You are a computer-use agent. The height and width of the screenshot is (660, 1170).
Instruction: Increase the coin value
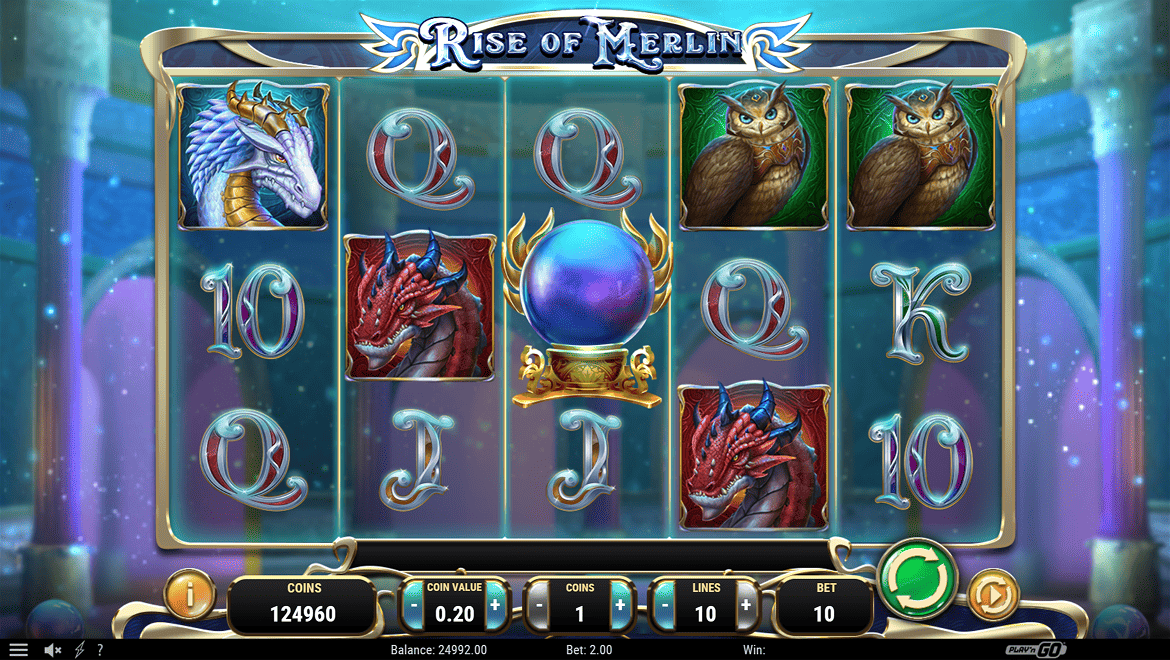(495, 605)
